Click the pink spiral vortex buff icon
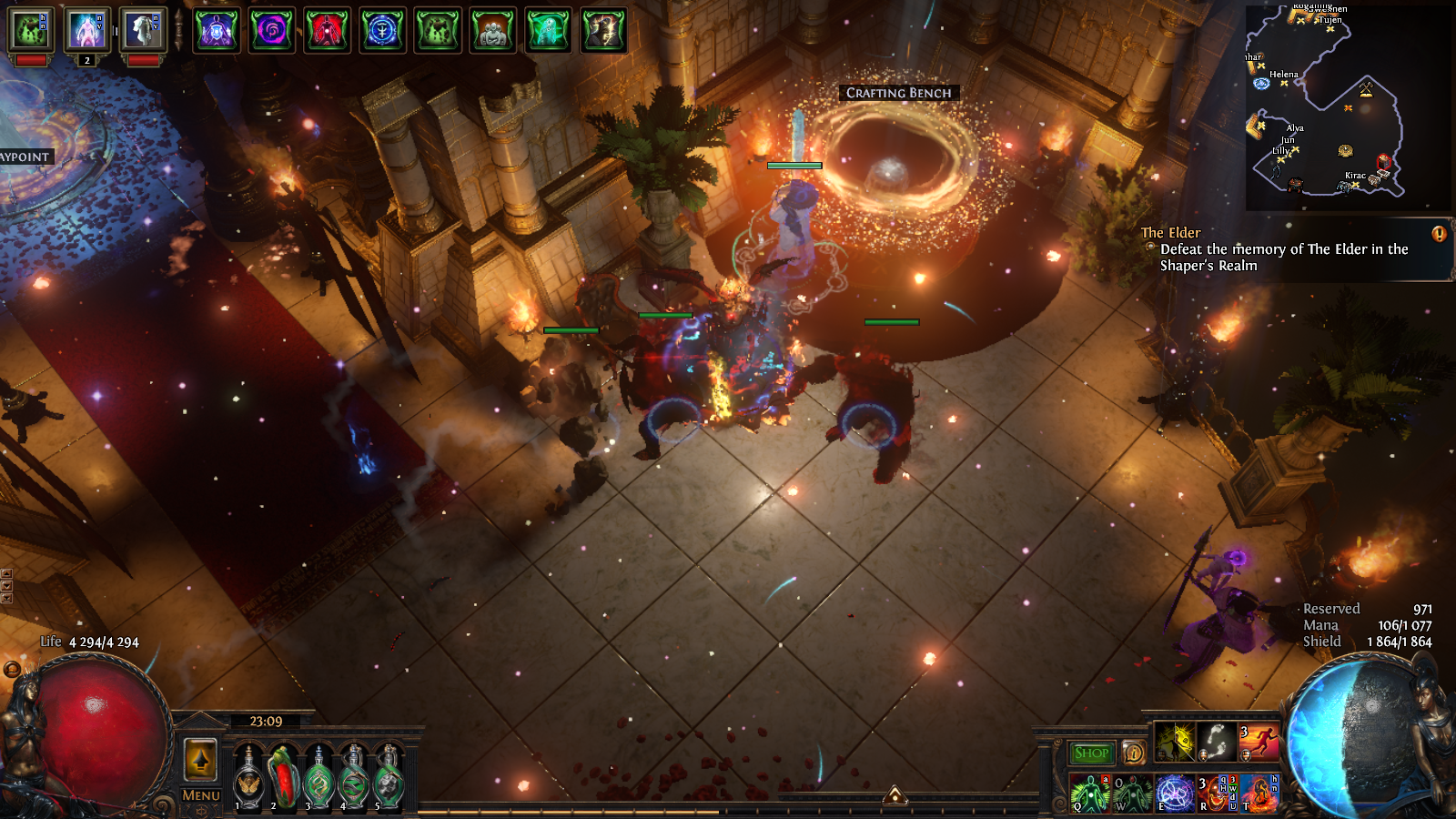 coord(272,30)
